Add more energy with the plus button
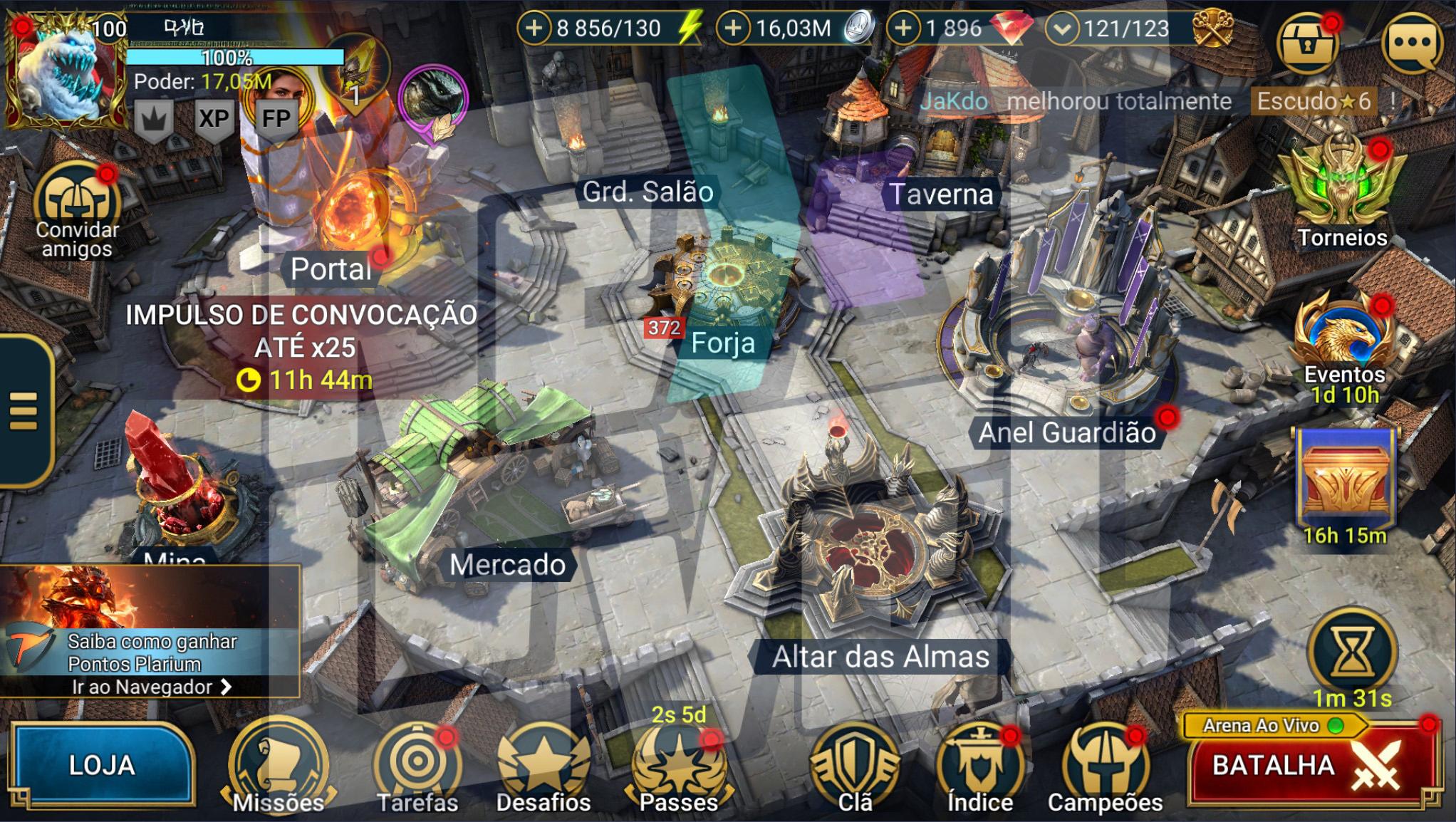The height and width of the screenshot is (822, 1456). pos(534,28)
